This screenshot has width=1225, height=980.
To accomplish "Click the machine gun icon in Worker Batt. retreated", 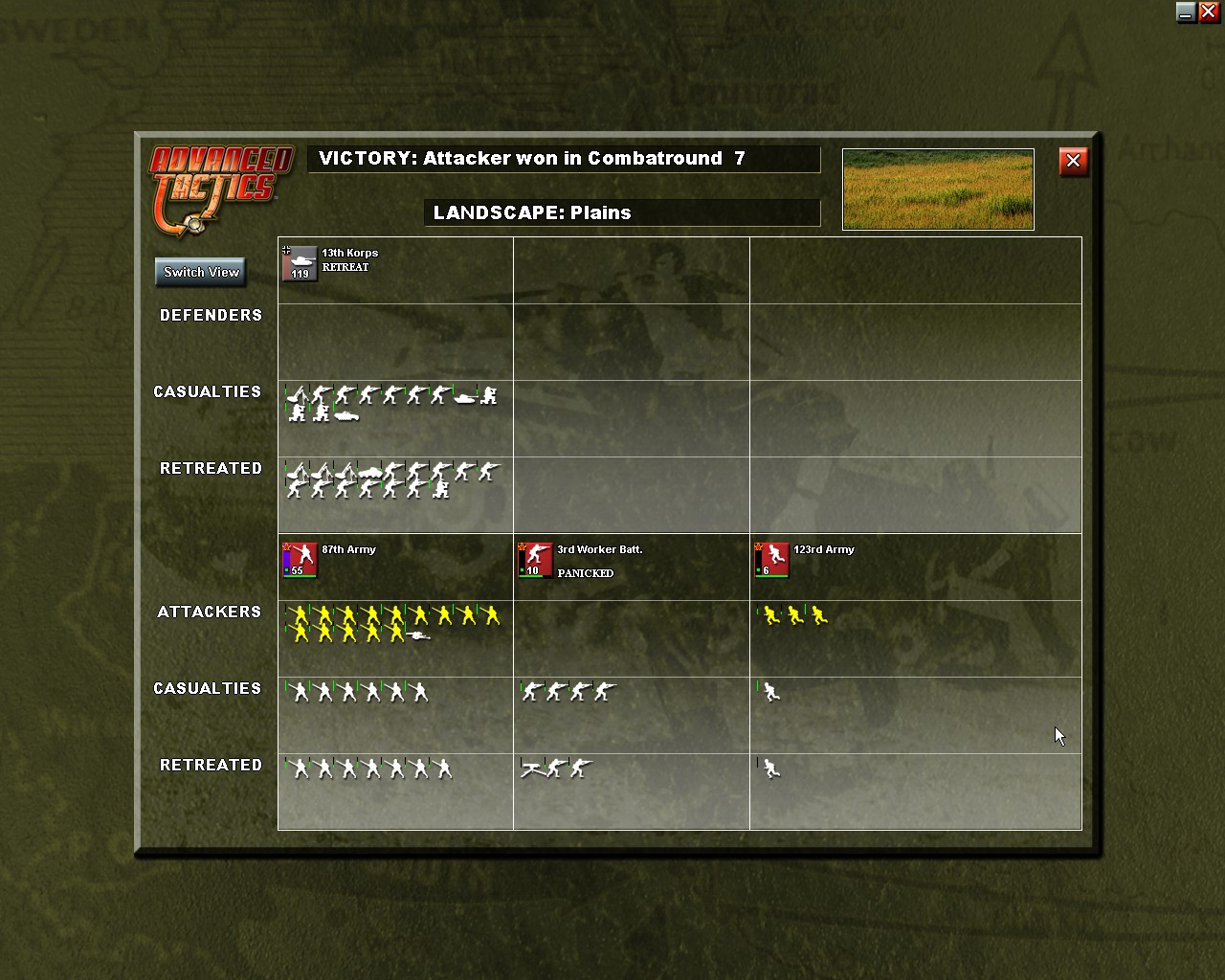I will (x=532, y=768).
